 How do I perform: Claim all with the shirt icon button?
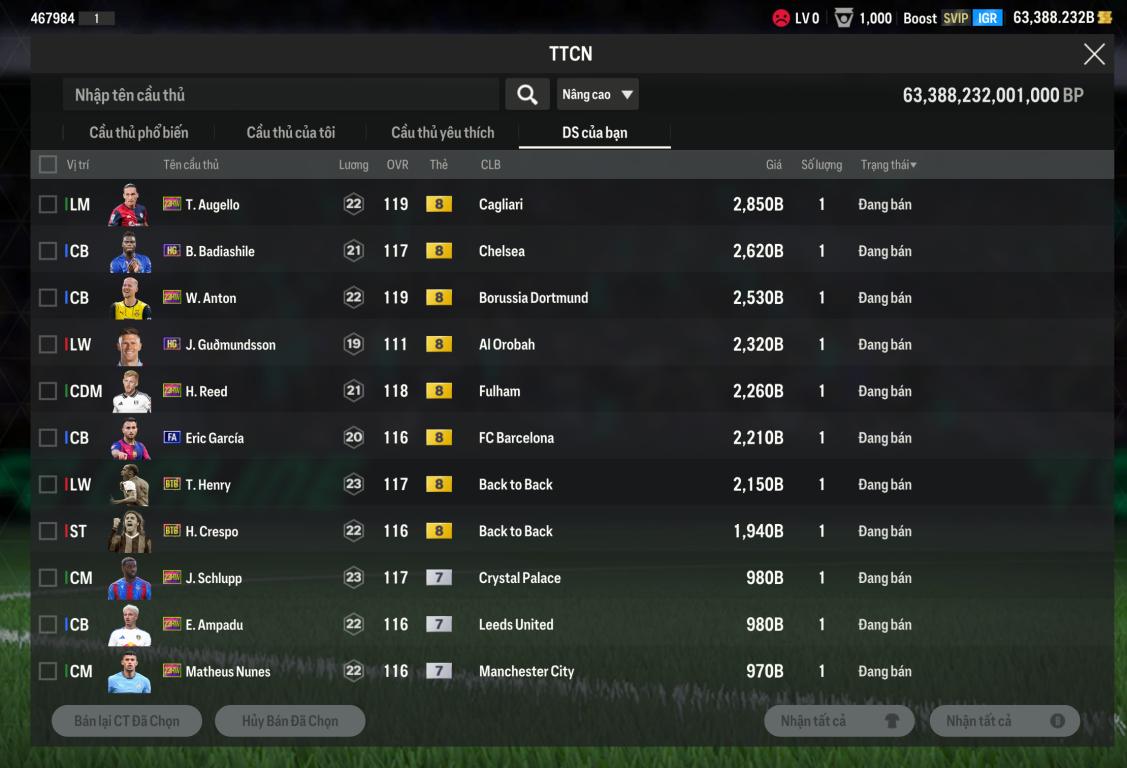(x=839, y=721)
